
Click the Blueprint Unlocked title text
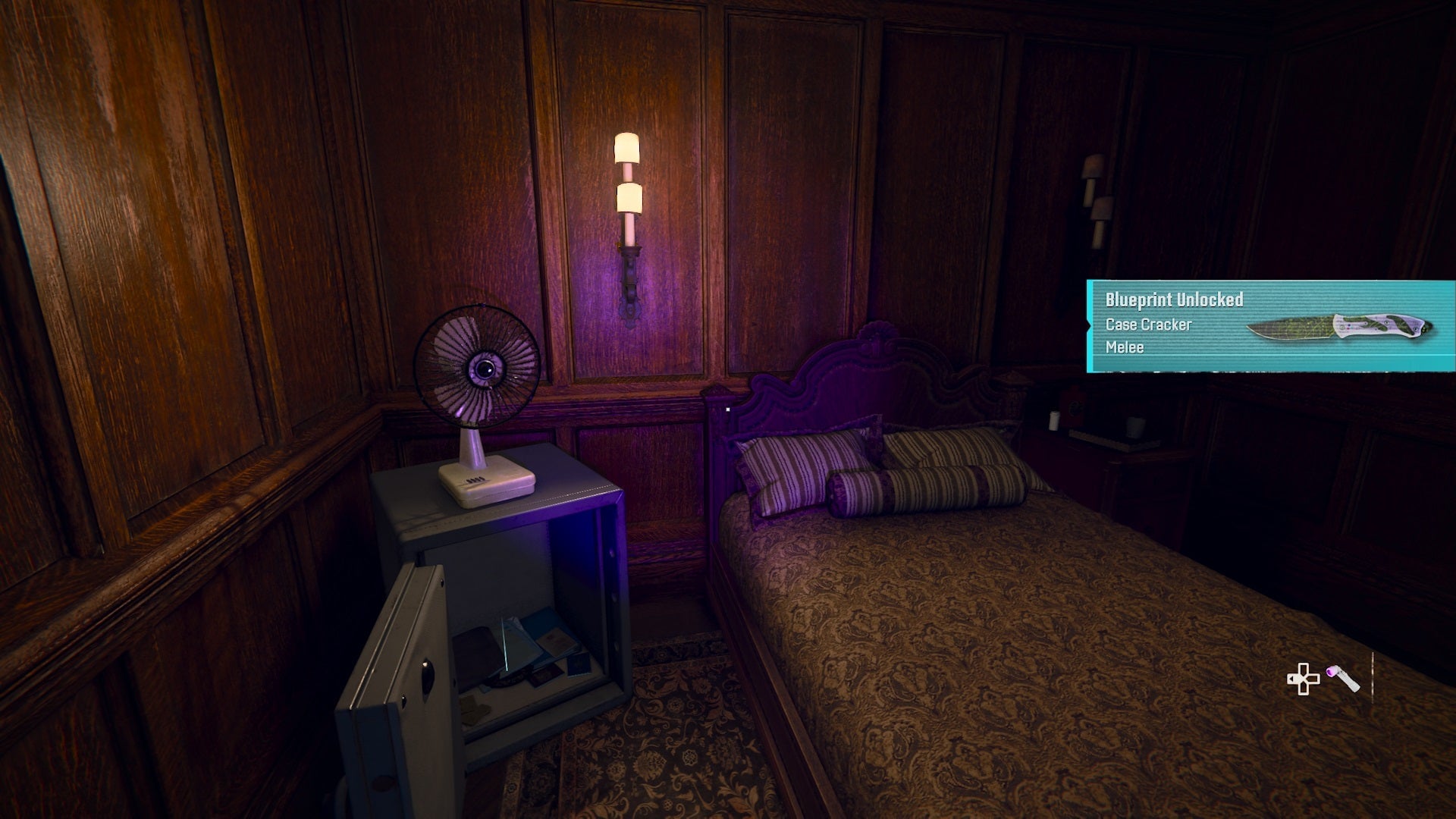click(1174, 300)
